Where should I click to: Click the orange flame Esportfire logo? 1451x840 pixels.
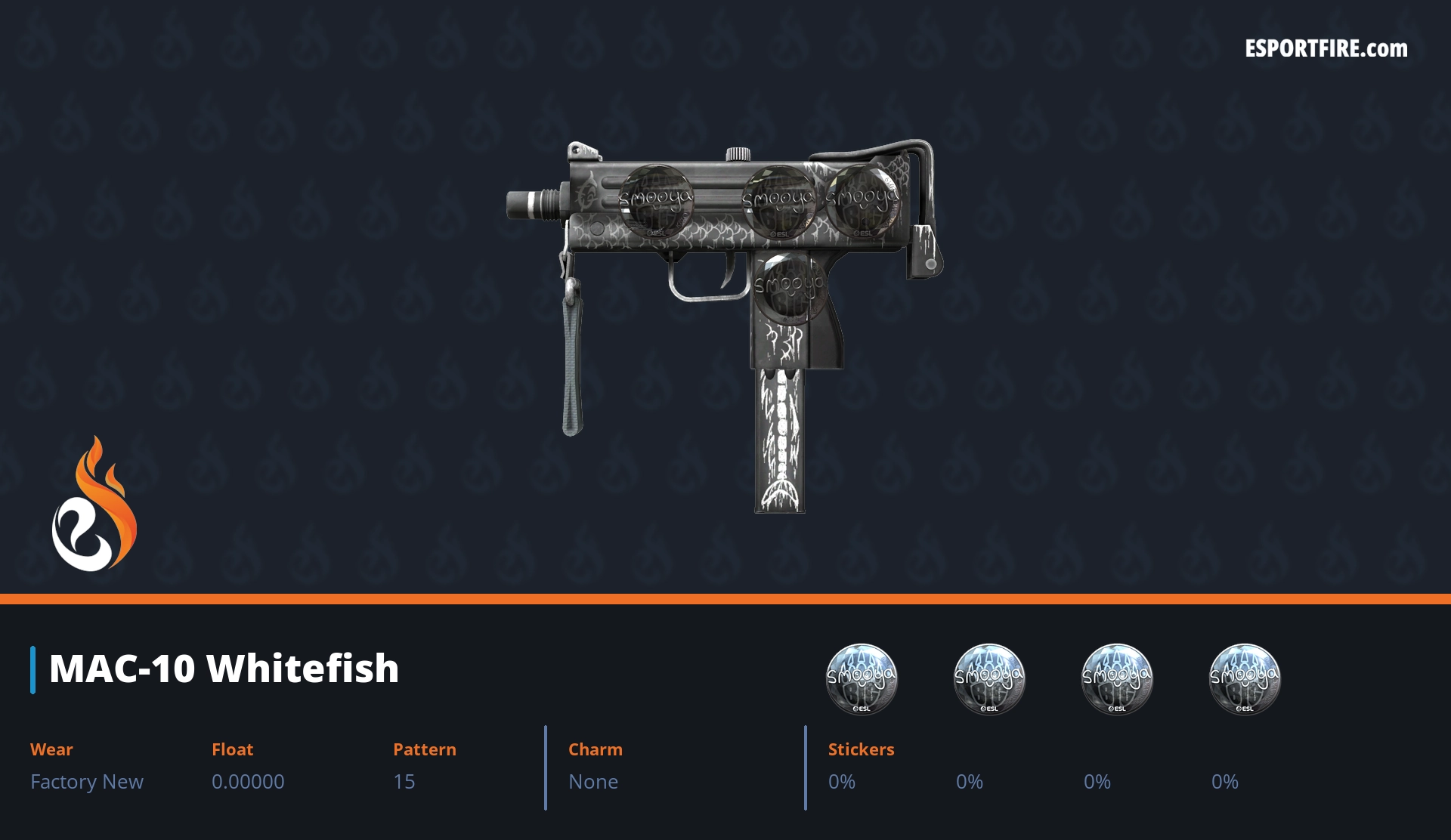pos(94,505)
